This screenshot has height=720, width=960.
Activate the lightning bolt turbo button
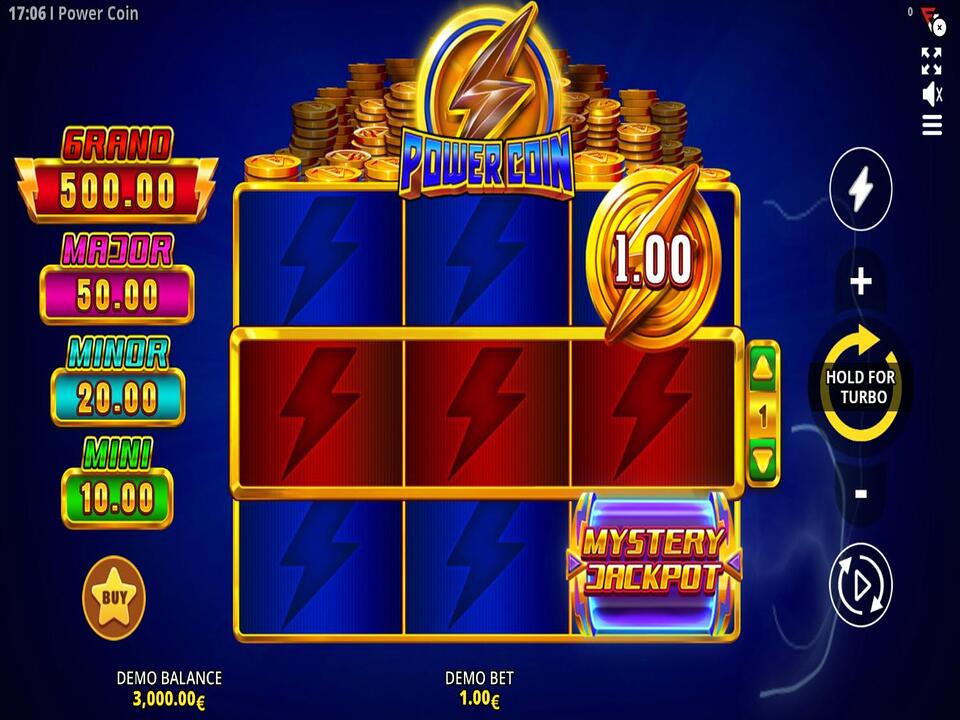tap(860, 186)
